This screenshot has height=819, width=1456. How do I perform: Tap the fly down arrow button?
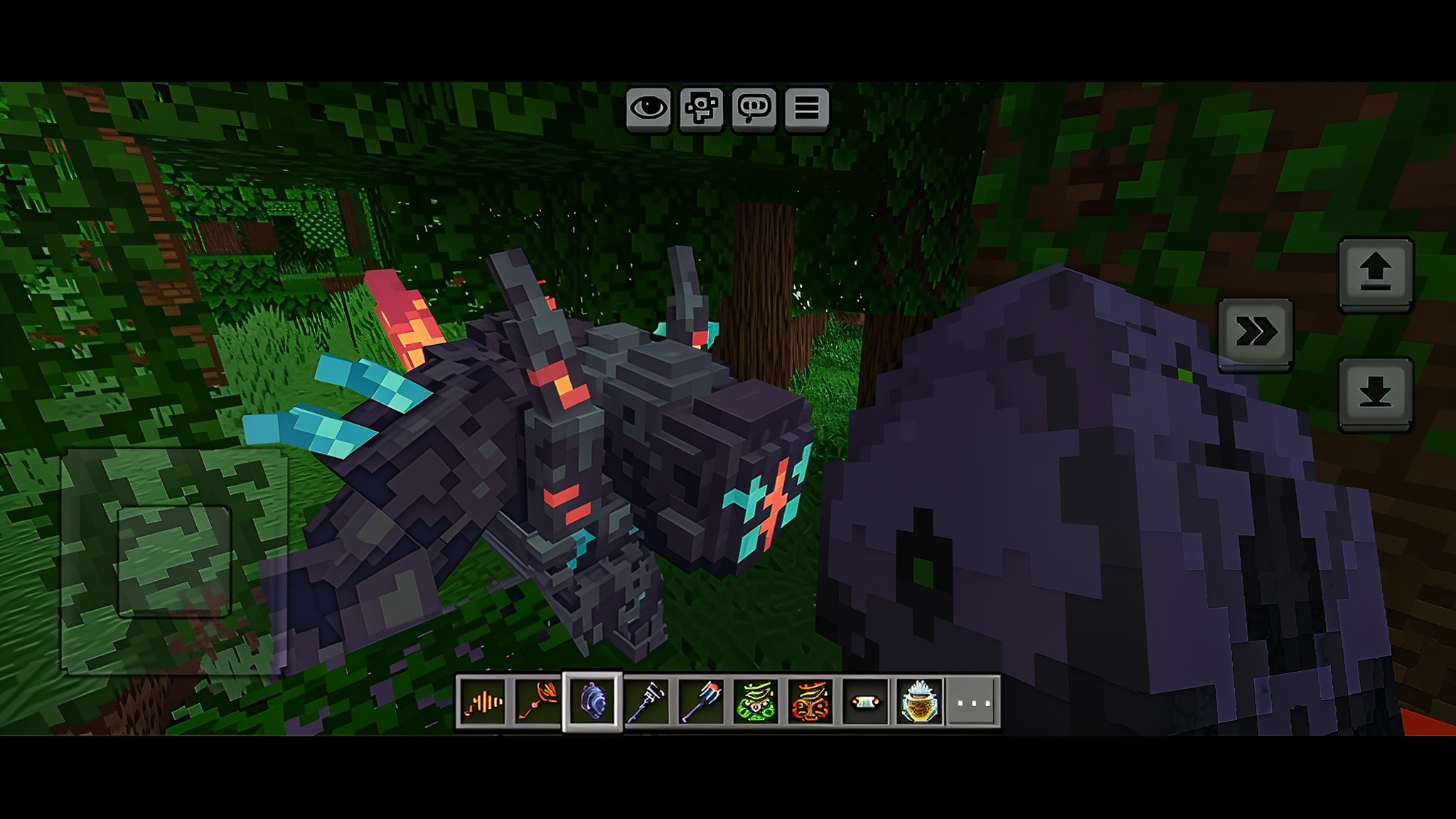pyautogui.click(x=1375, y=393)
